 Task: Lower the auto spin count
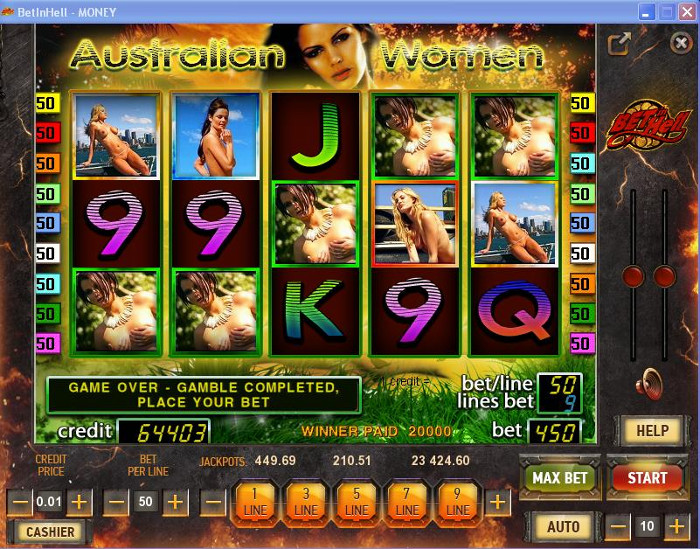pos(619,526)
